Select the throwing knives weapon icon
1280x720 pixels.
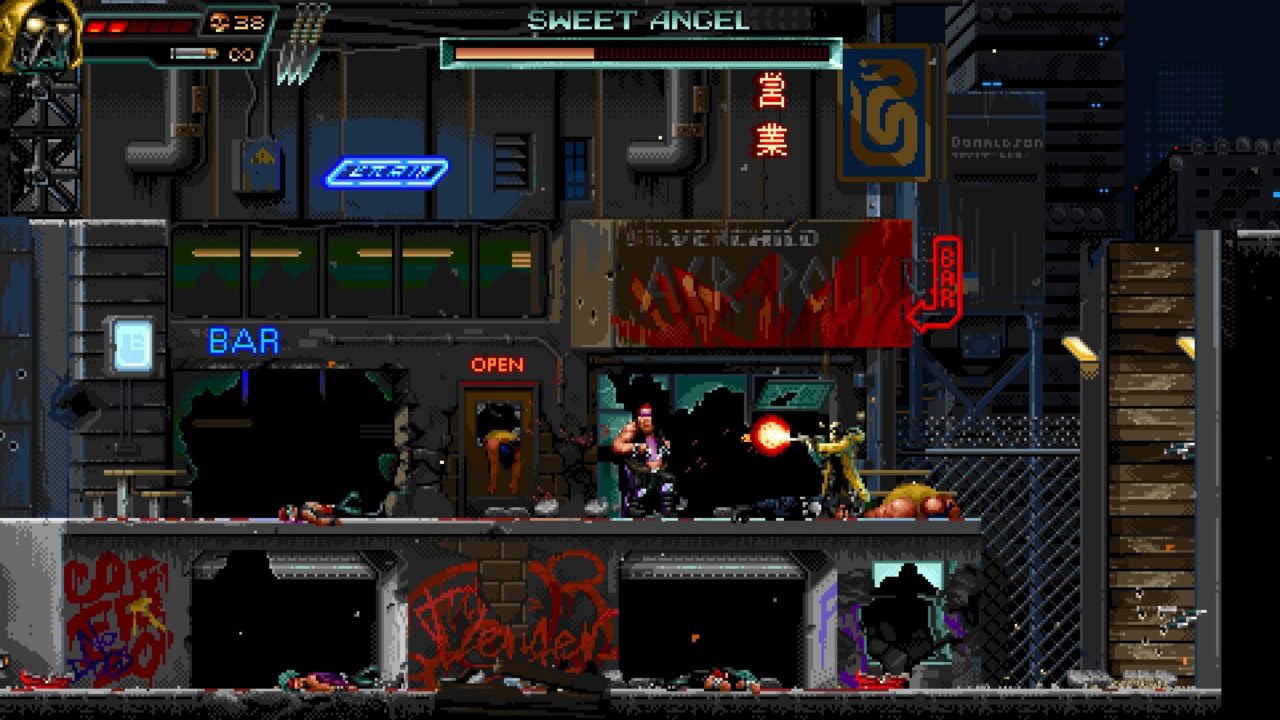pos(303,44)
